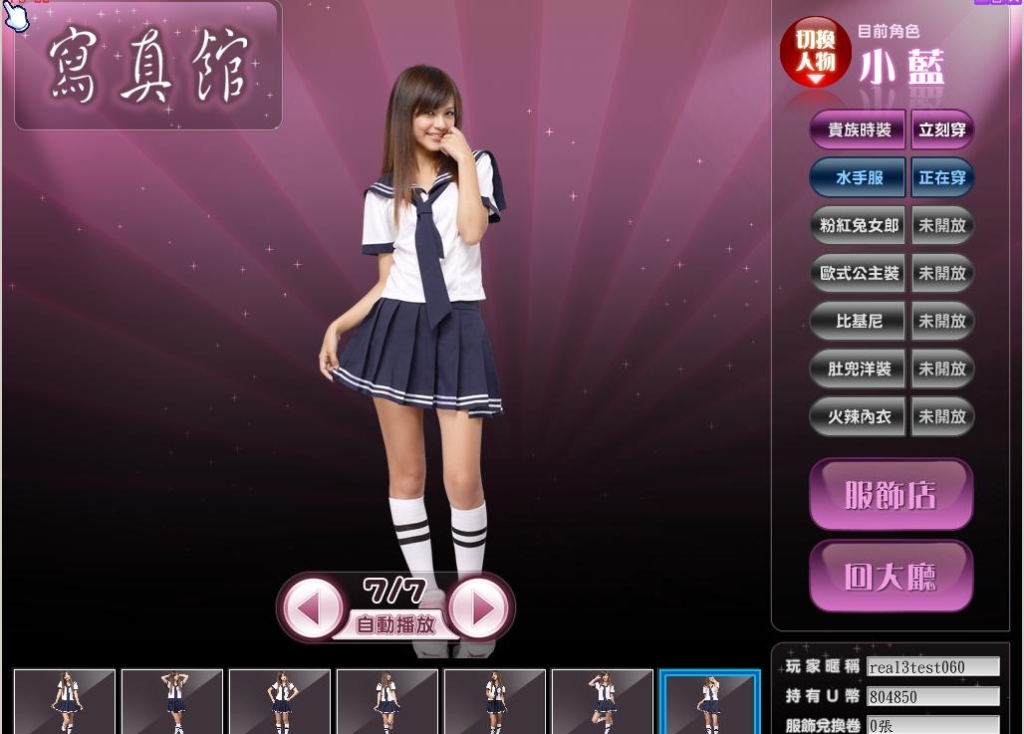Viewport: 1024px width, 734px height.
Task: Click the 切換人物 switch character button
Action: click(x=815, y=53)
